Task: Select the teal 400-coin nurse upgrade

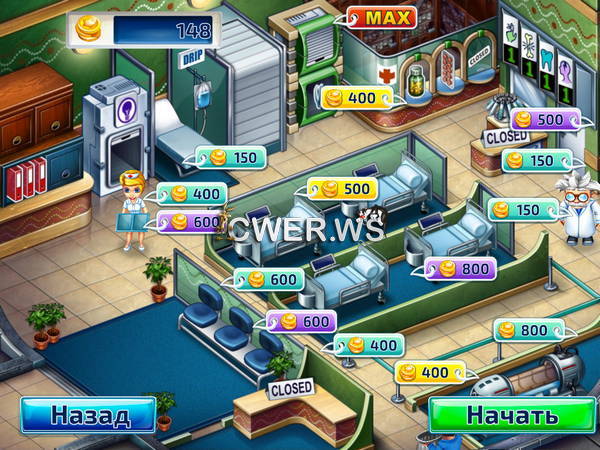Action: coord(194,194)
